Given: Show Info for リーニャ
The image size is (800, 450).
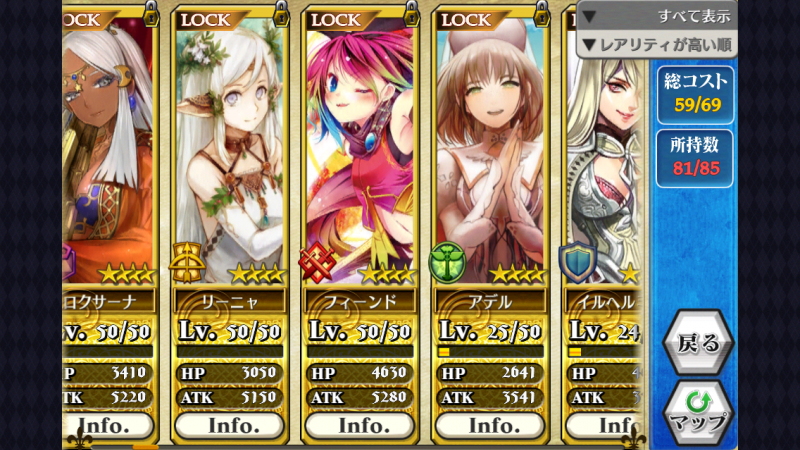Looking at the screenshot, I should (x=228, y=425).
